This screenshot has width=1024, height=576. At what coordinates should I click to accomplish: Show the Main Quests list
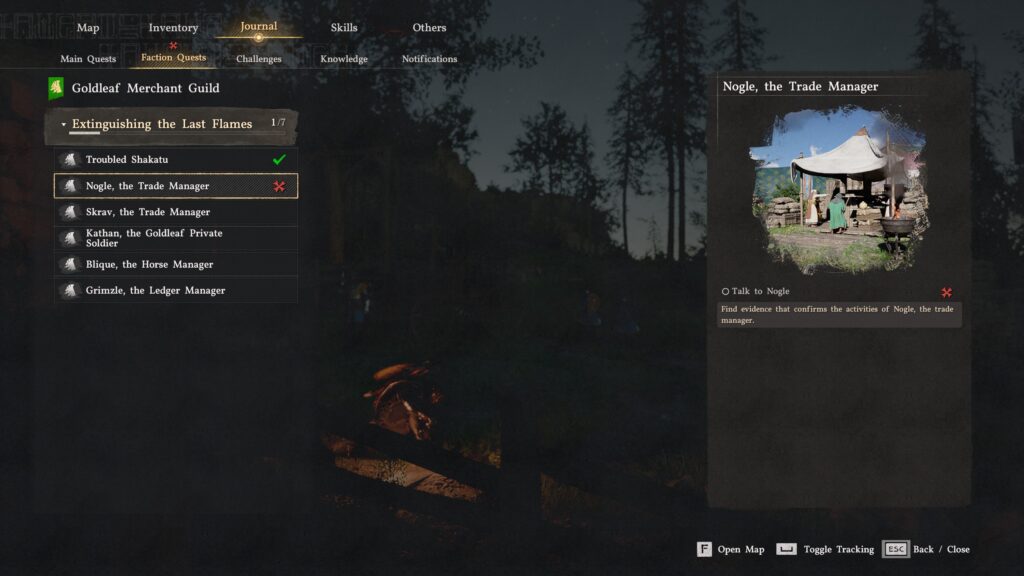click(x=88, y=59)
